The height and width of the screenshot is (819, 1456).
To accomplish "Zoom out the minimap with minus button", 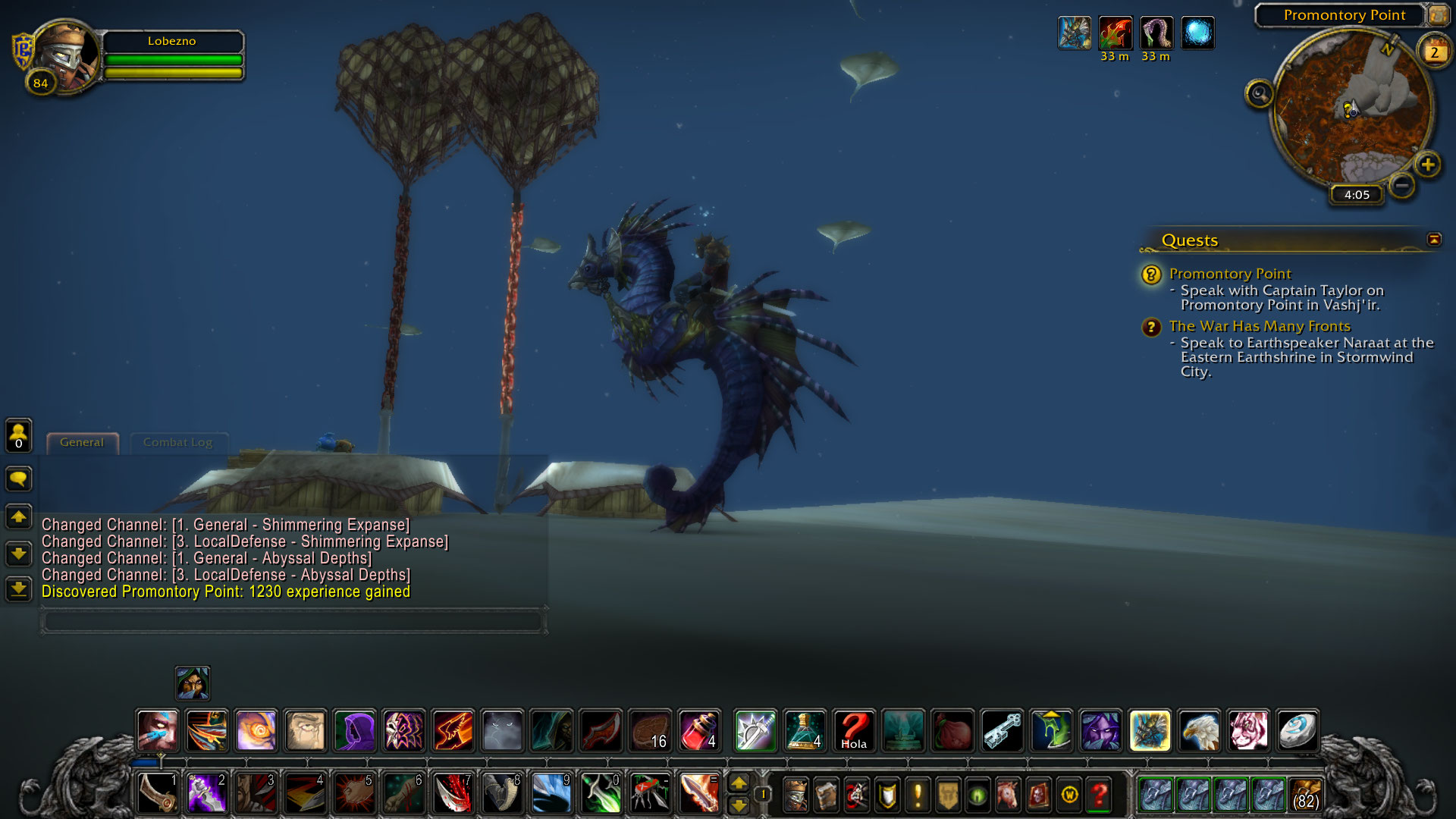I will tap(1402, 185).
